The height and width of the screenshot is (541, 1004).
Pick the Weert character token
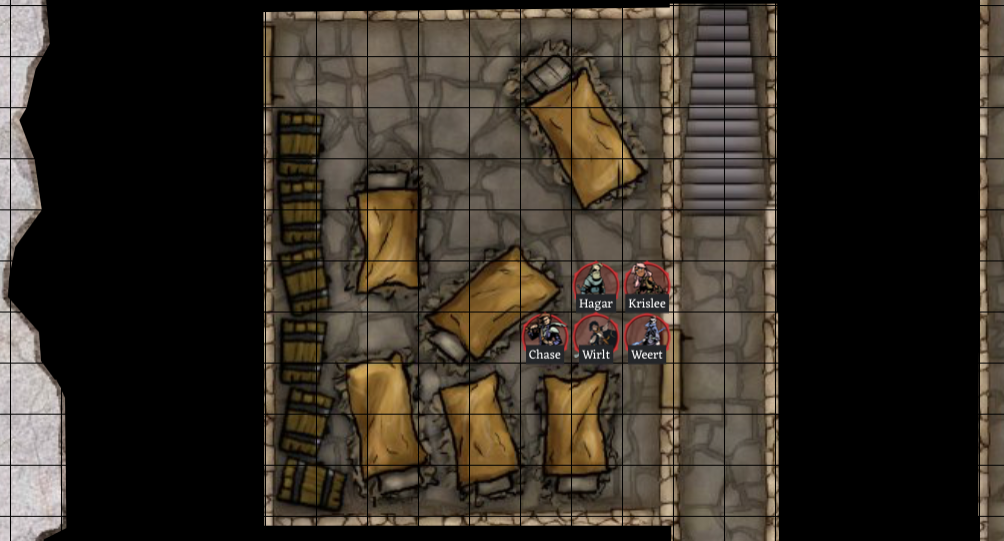click(x=647, y=335)
